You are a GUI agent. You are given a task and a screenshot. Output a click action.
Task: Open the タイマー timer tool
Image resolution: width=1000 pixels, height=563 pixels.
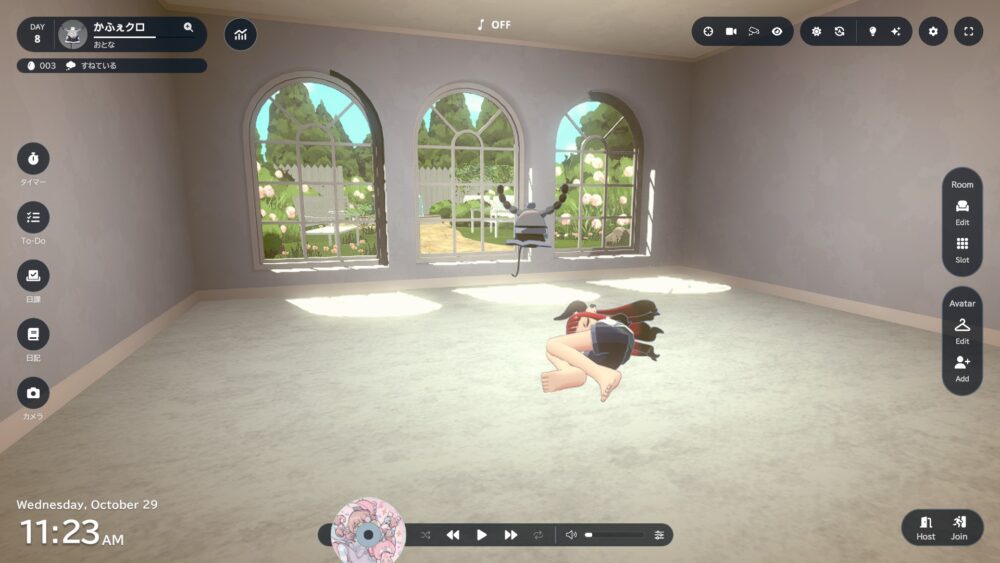[33, 159]
